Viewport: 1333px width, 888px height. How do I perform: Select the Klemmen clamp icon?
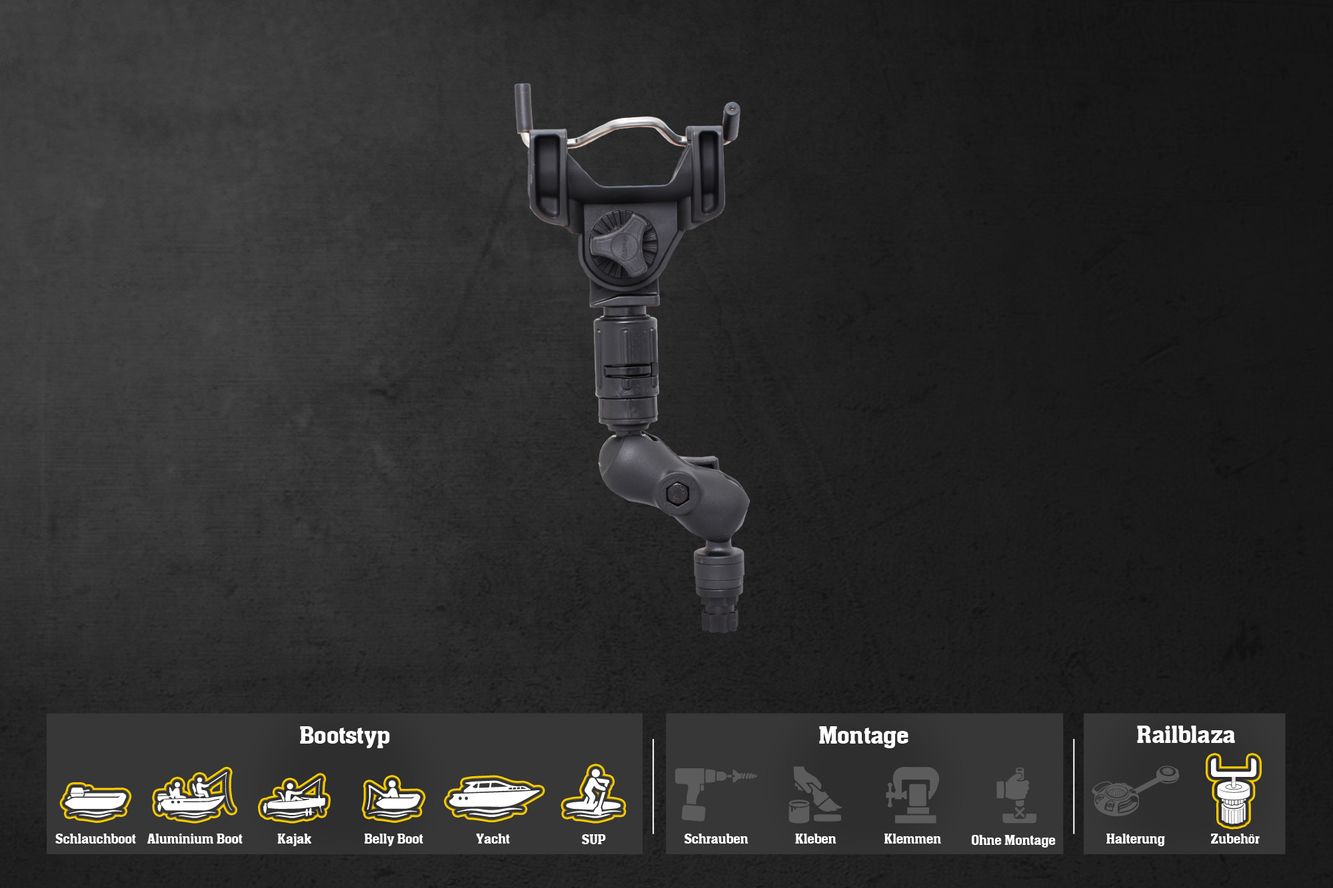click(911, 794)
